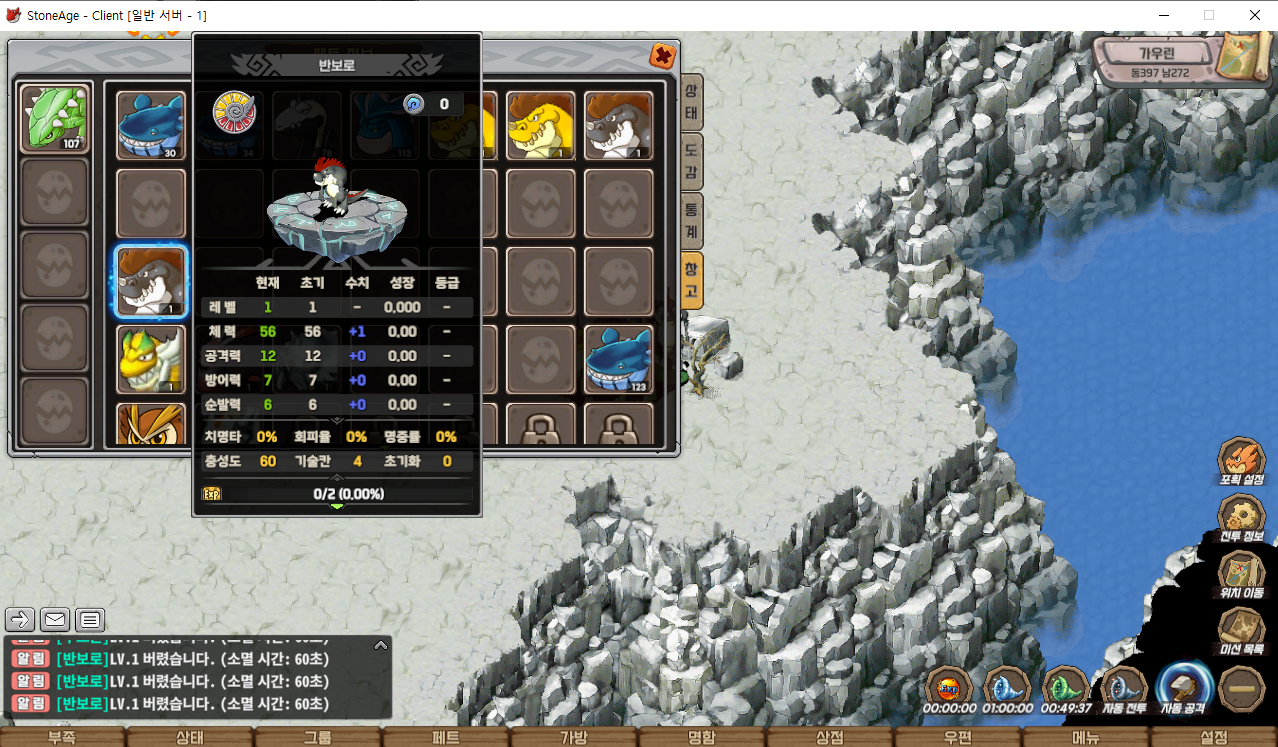Open the 설정 settings menu
1278x747 pixels.
point(1213,737)
